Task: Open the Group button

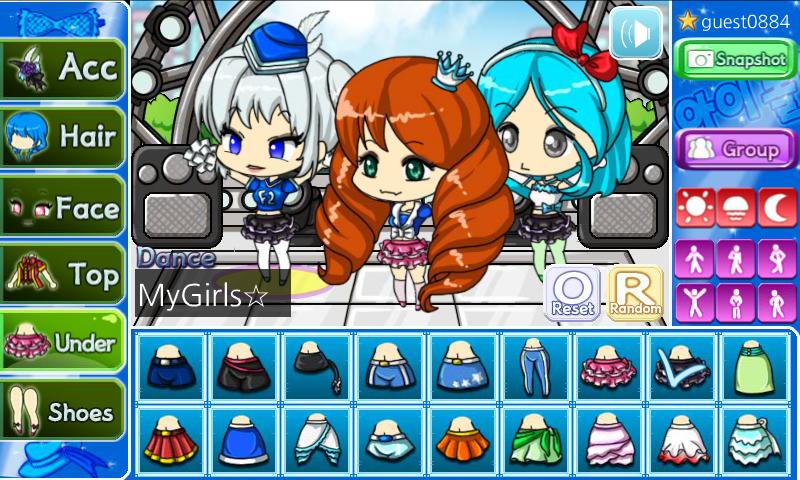Action: (735, 149)
